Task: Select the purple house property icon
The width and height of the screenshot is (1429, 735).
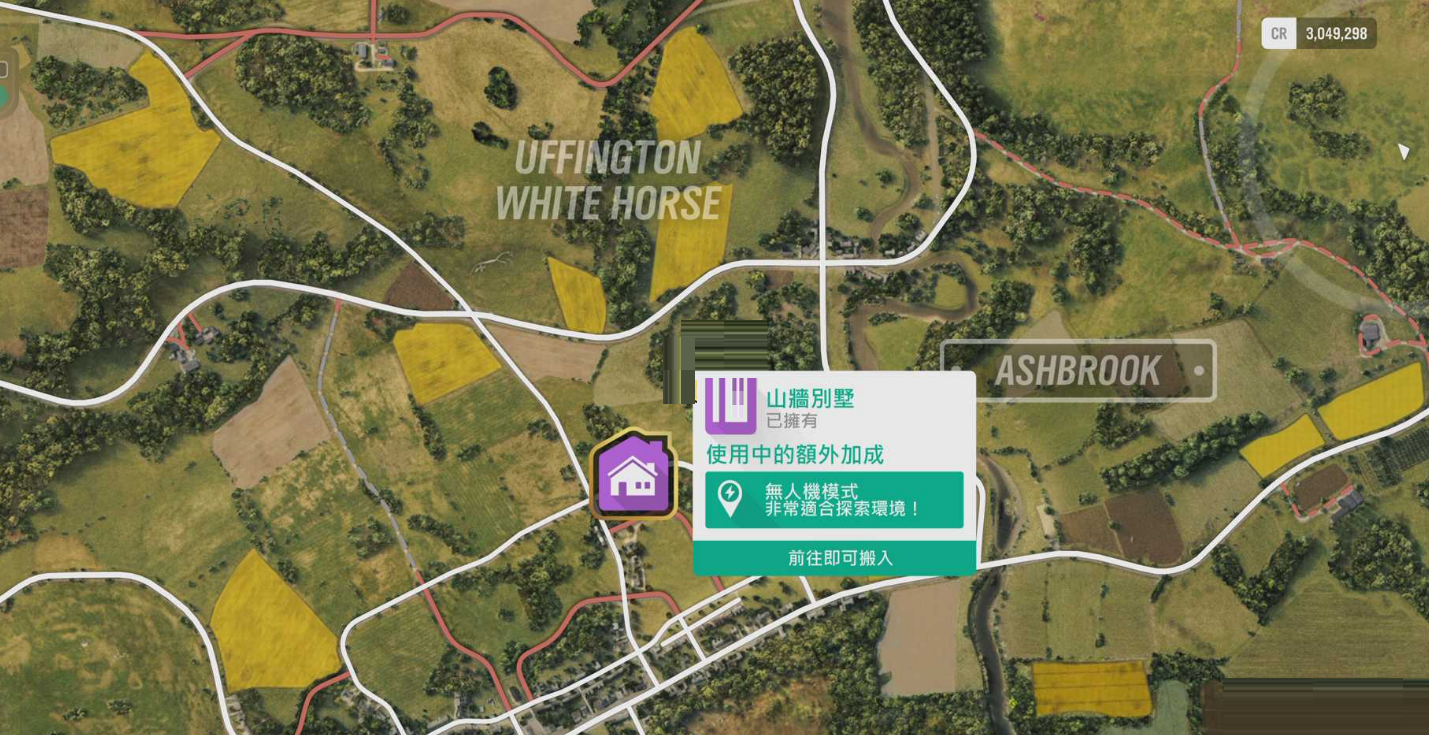Action: (x=634, y=478)
